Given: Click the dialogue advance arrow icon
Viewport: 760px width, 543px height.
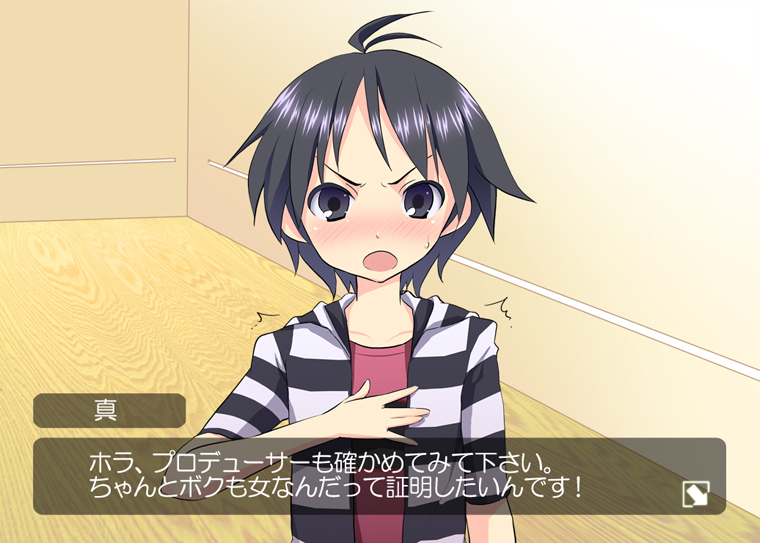Looking at the screenshot, I should [695, 492].
